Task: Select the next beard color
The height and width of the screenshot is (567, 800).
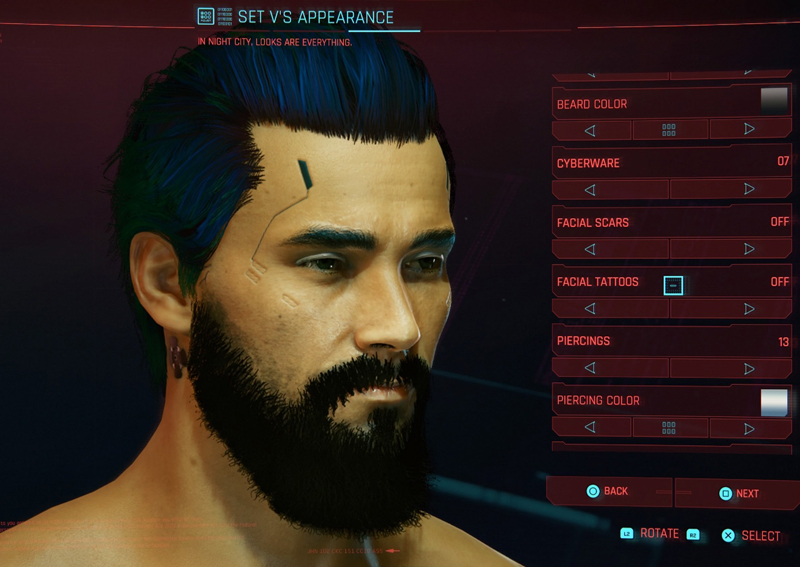Action: (749, 129)
